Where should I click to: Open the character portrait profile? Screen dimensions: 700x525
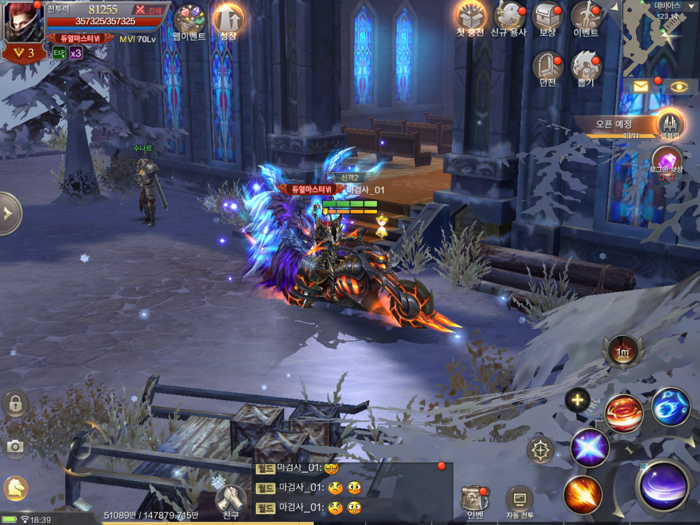point(24,22)
